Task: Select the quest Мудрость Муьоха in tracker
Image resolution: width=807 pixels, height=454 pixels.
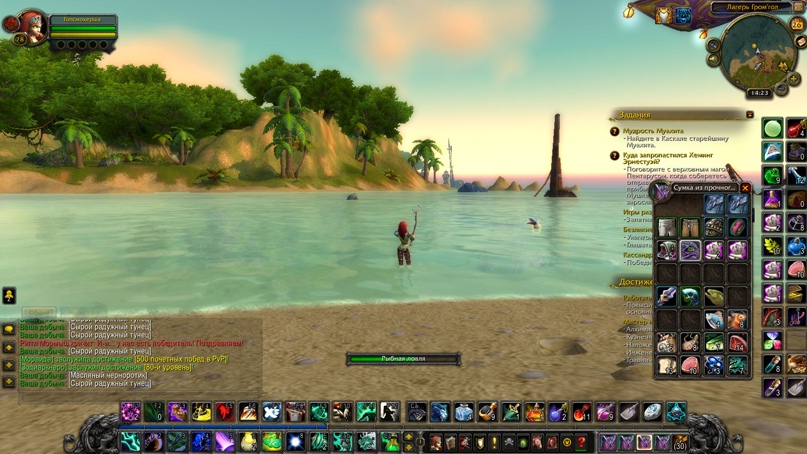Action: 655,131
